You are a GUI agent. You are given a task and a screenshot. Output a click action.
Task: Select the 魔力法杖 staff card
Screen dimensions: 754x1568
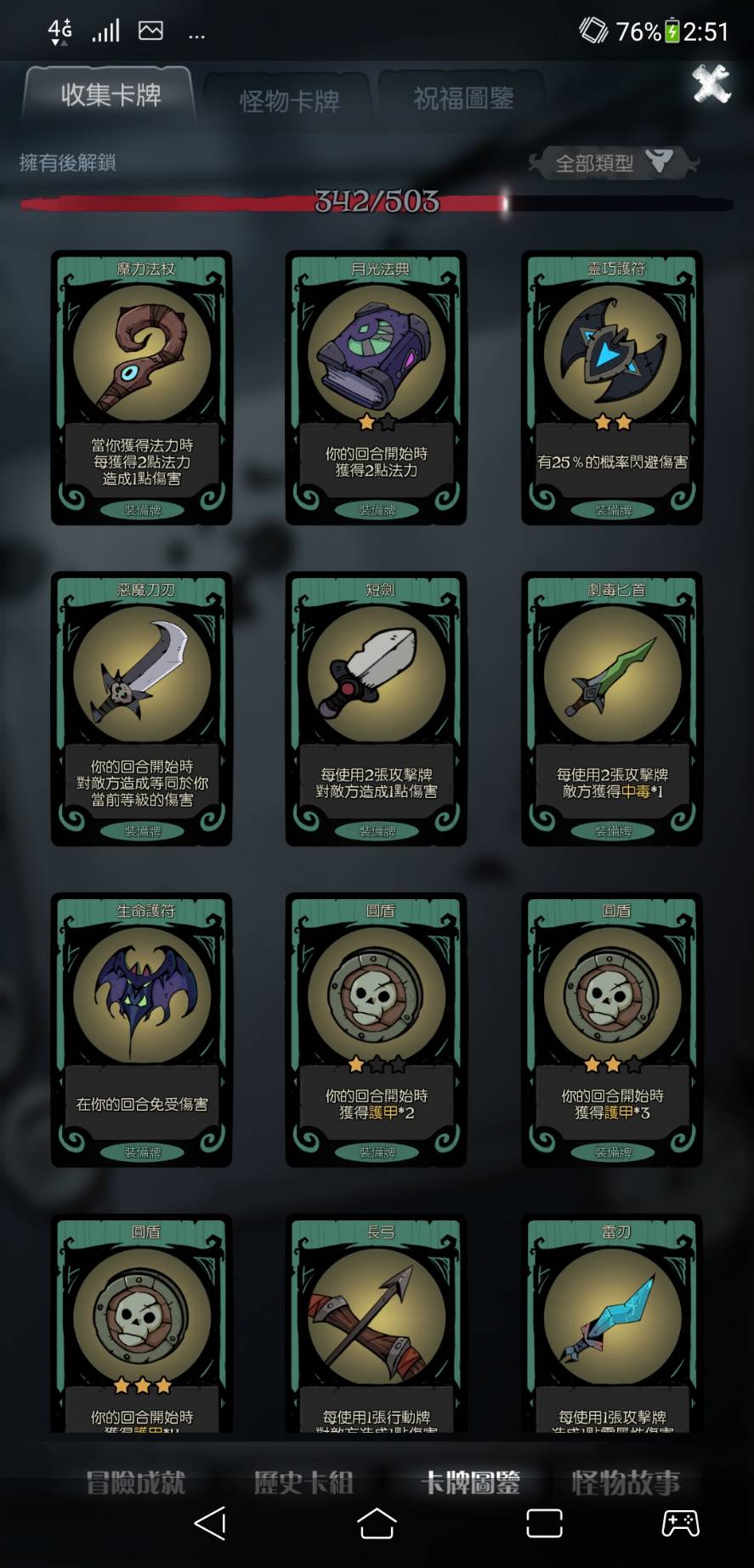[142, 388]
